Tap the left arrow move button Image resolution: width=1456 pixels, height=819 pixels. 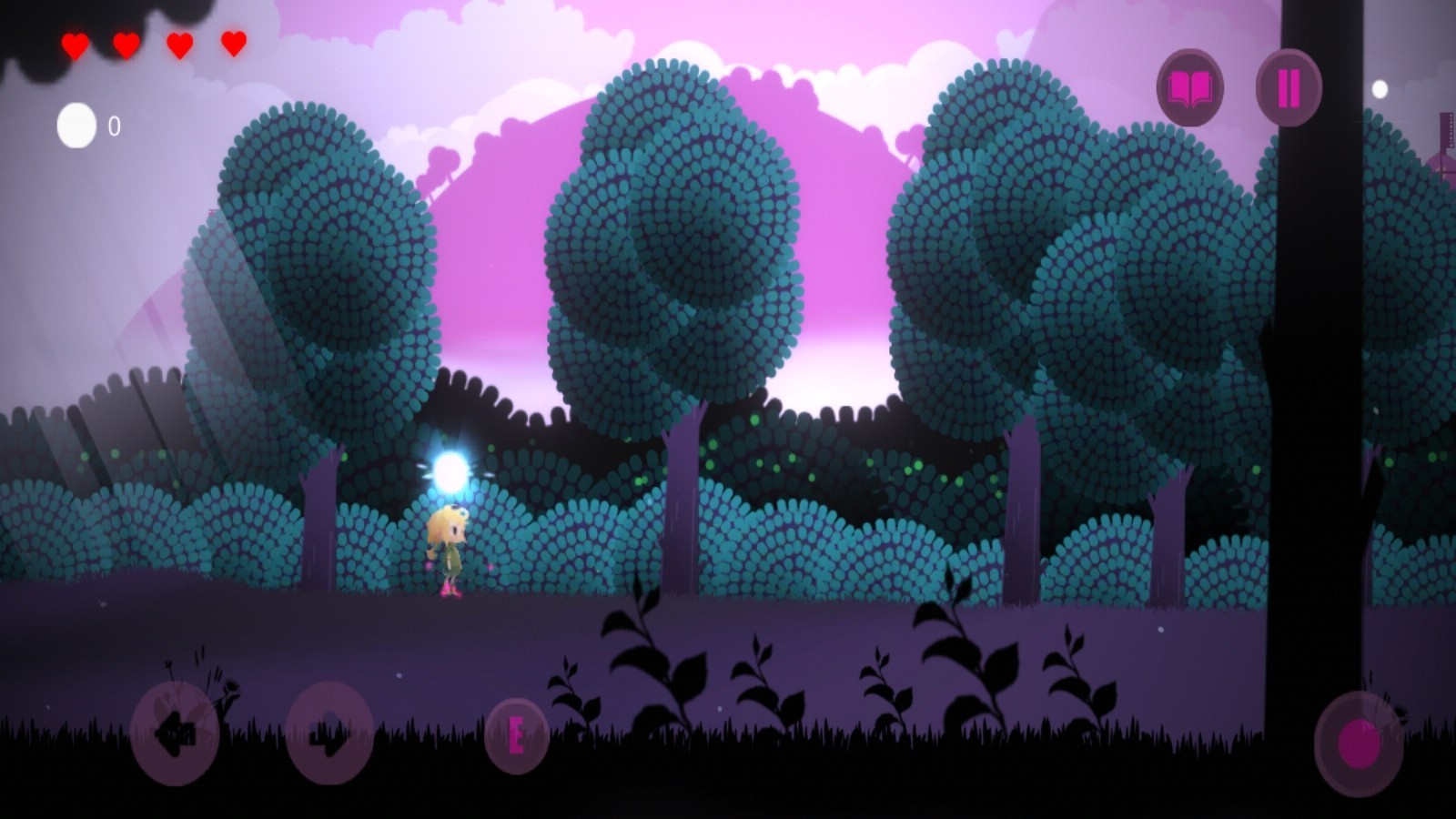(x=175, y=733)
